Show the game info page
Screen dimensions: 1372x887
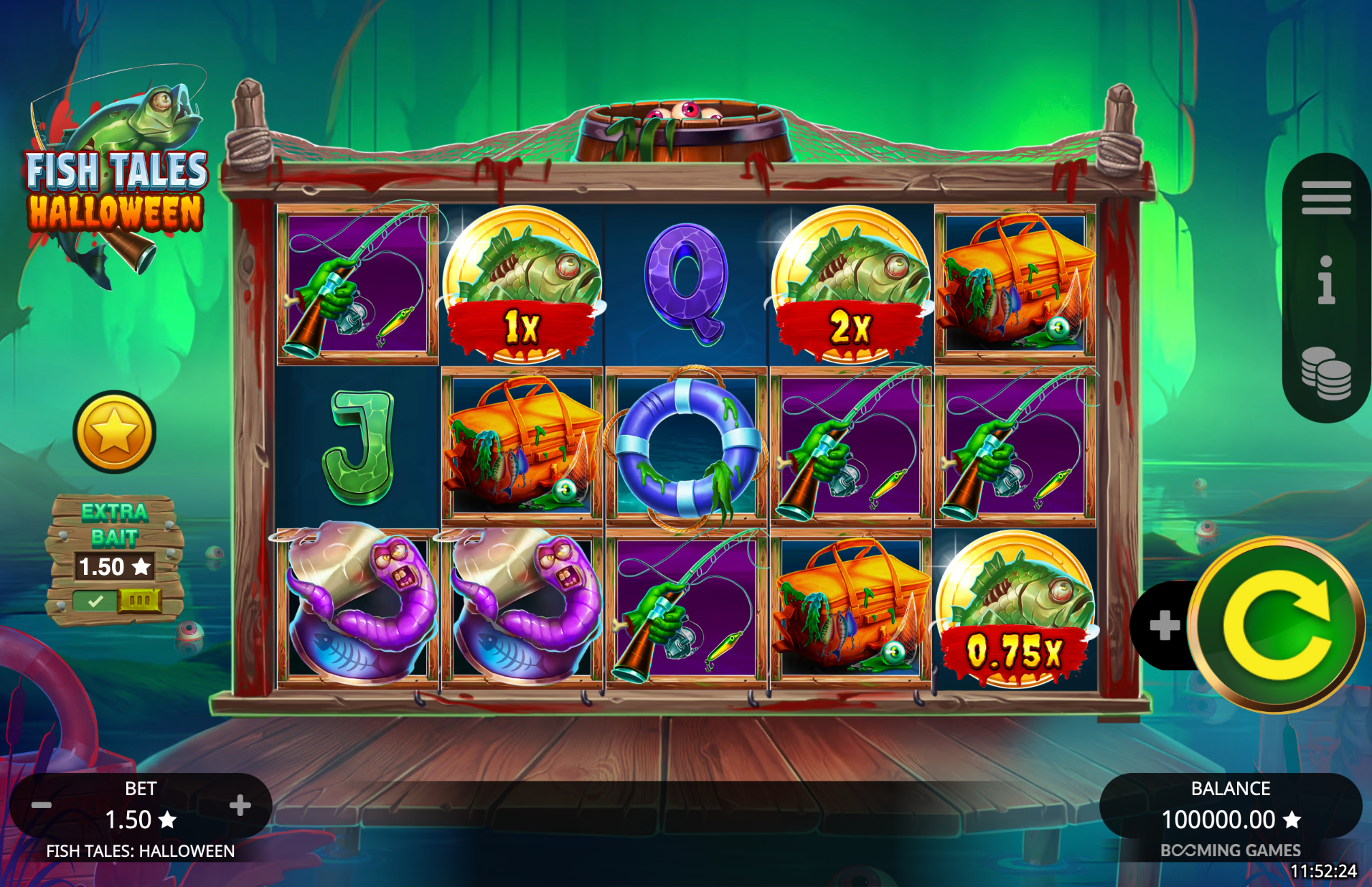tap(1326, 281)
